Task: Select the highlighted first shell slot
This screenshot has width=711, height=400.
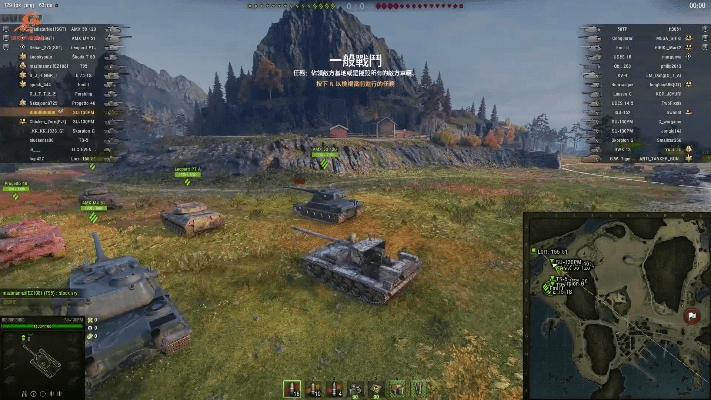Action: [x=291, y=387]
